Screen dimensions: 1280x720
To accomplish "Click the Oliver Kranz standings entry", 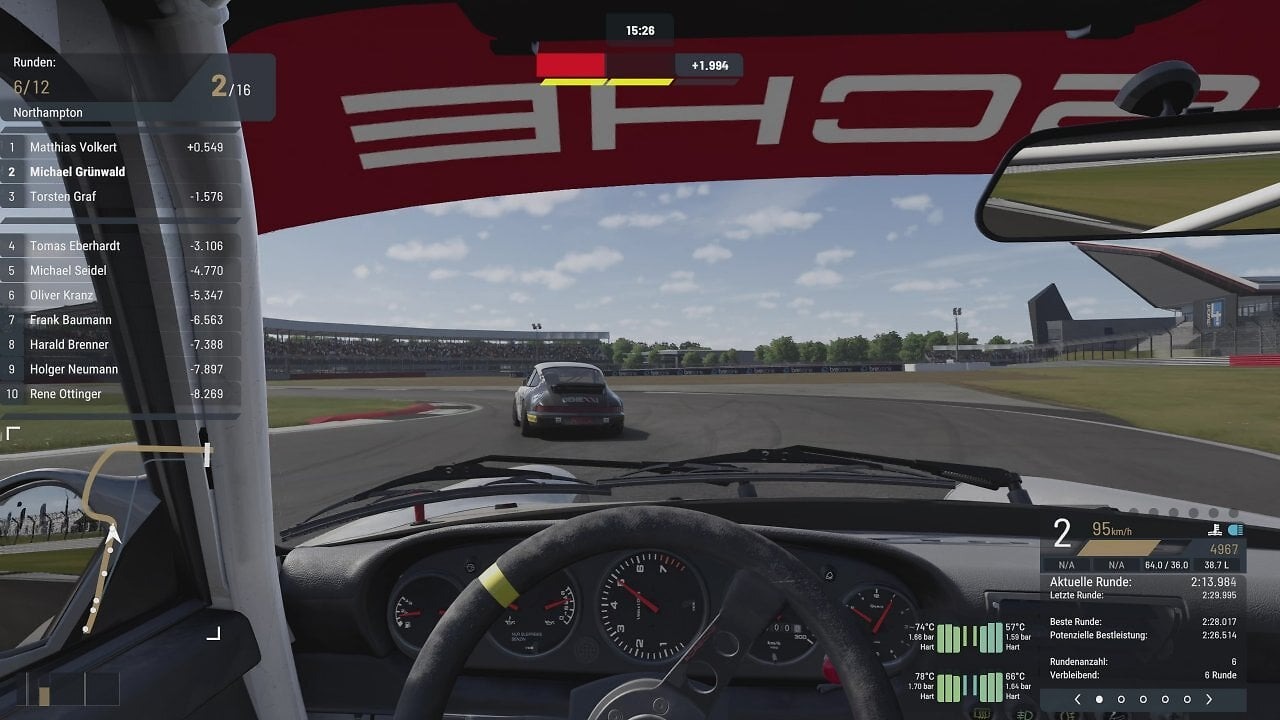I will click(120, 295).
